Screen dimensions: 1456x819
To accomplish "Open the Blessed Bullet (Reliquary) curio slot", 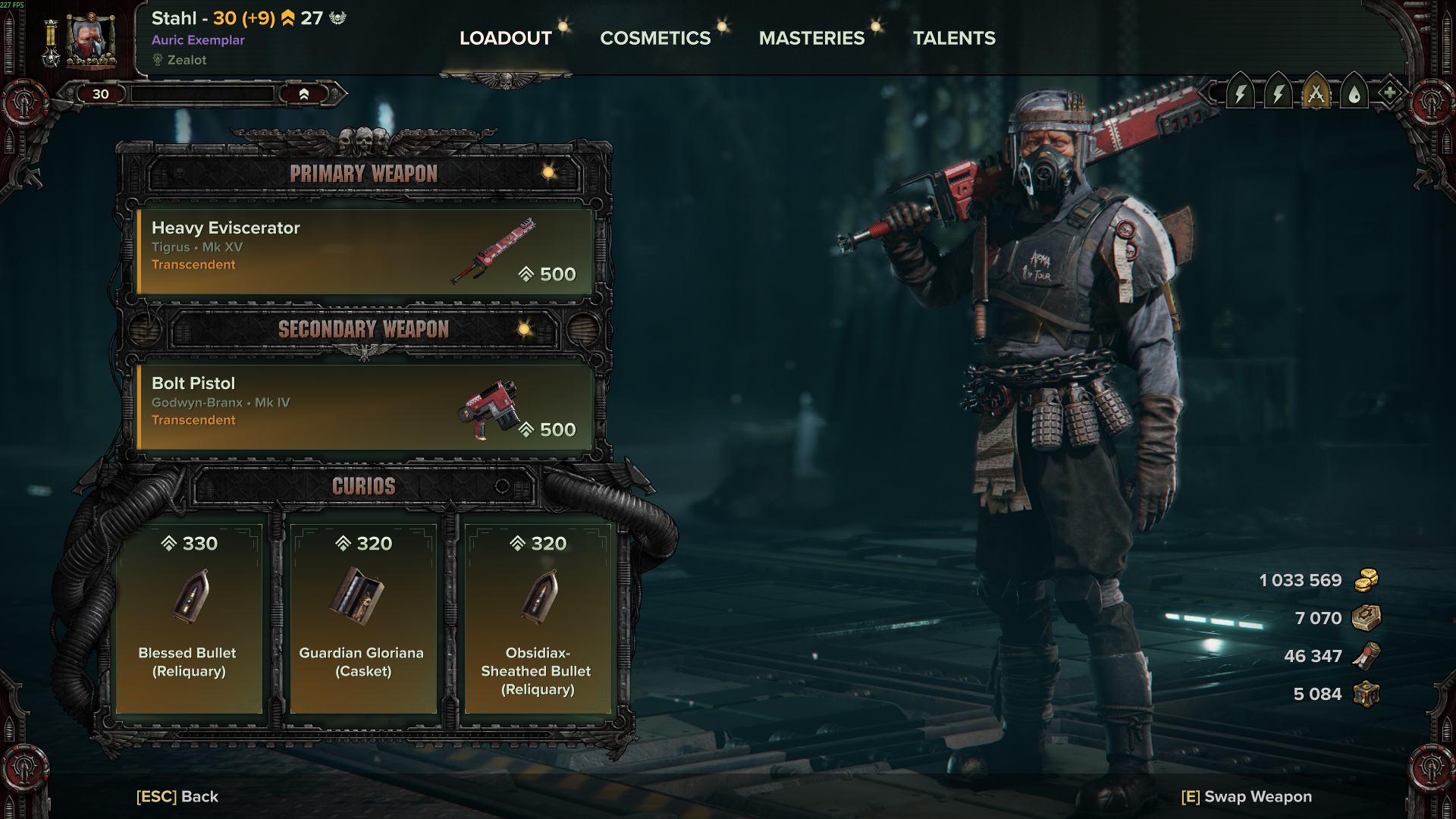I will tap(189, 617).
